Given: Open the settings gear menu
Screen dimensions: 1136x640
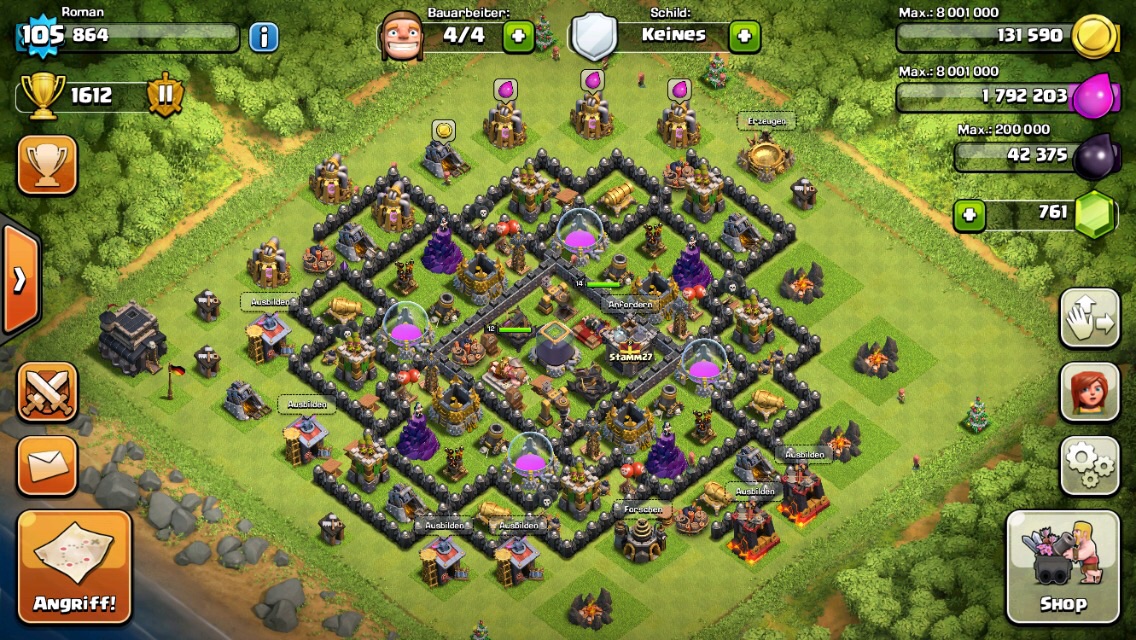Looking at the screenshot, I should tap(1089, 465).
